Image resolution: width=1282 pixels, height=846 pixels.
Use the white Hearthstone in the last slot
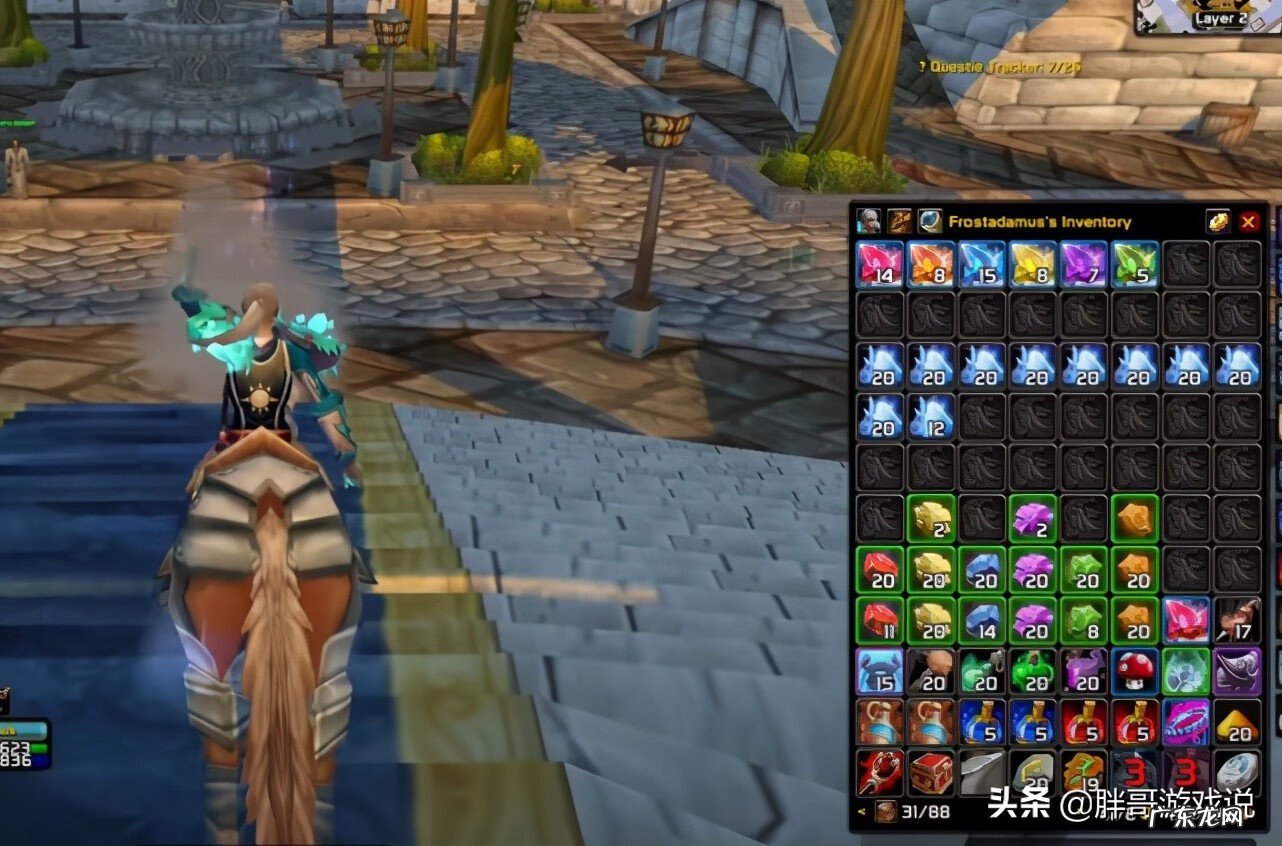[x=1238, y=774]
